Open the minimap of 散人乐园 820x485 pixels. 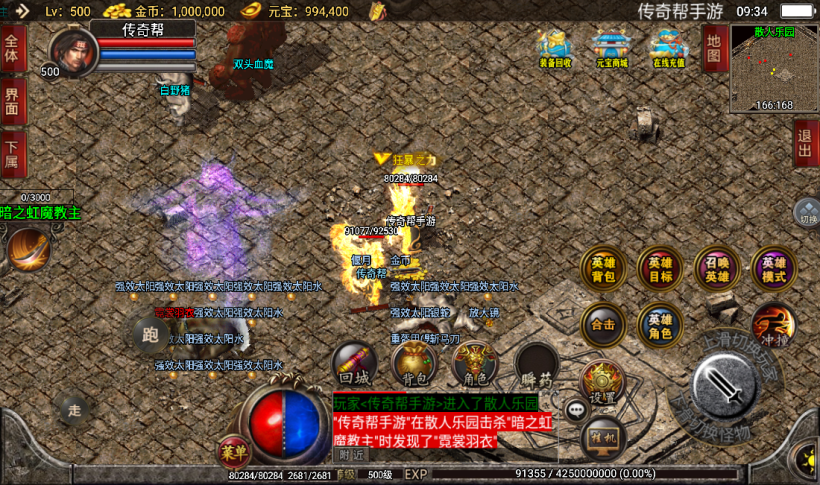773,66
